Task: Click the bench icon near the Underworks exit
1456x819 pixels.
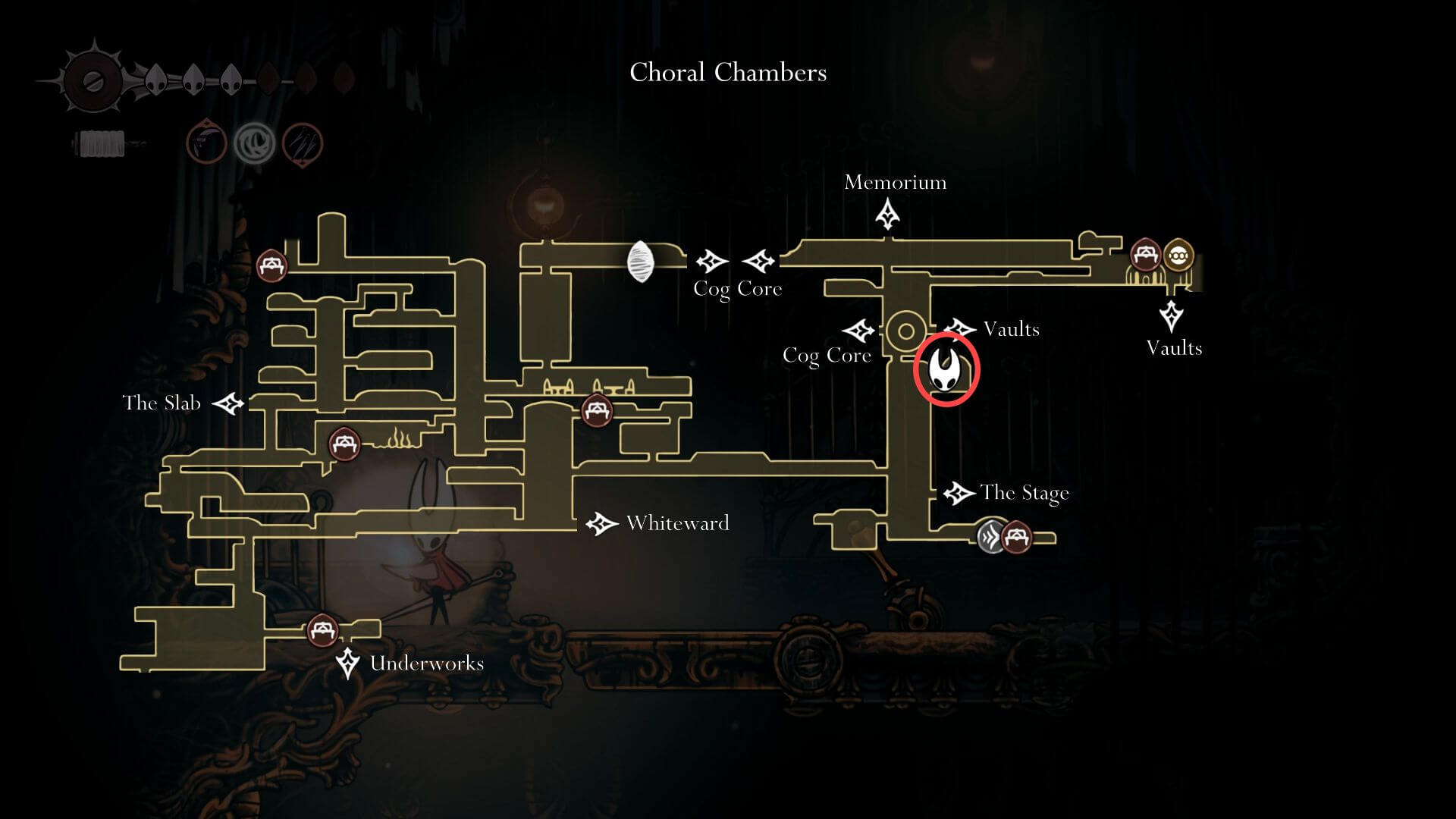Action: (322, 630)
